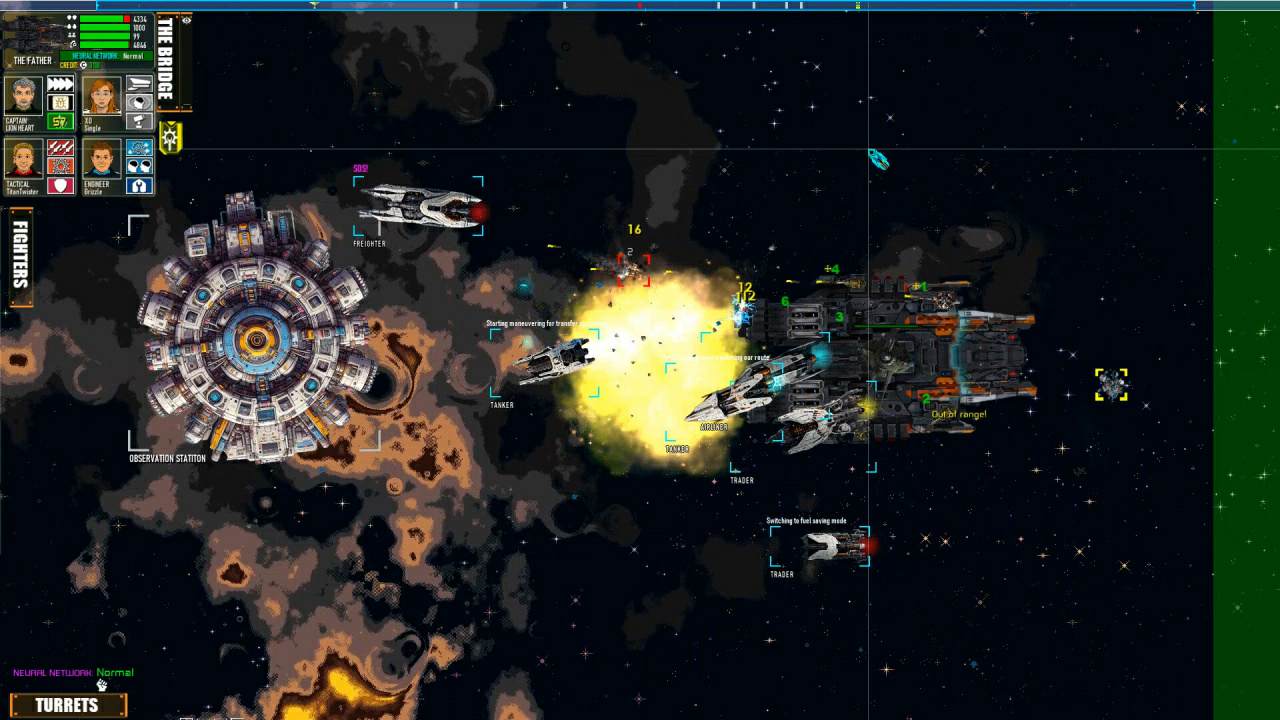This screenshot has height=720, width=1280.
Task: Click the eye icon beside The Bridge
Action: pos(186,20)
